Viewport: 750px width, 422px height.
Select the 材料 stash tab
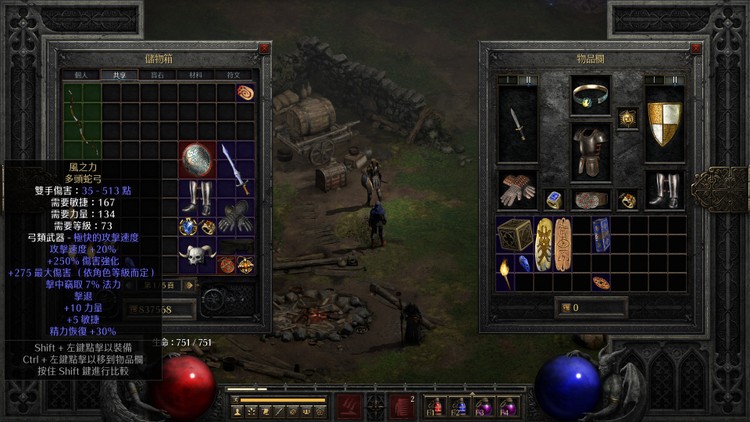click(196, 74)
